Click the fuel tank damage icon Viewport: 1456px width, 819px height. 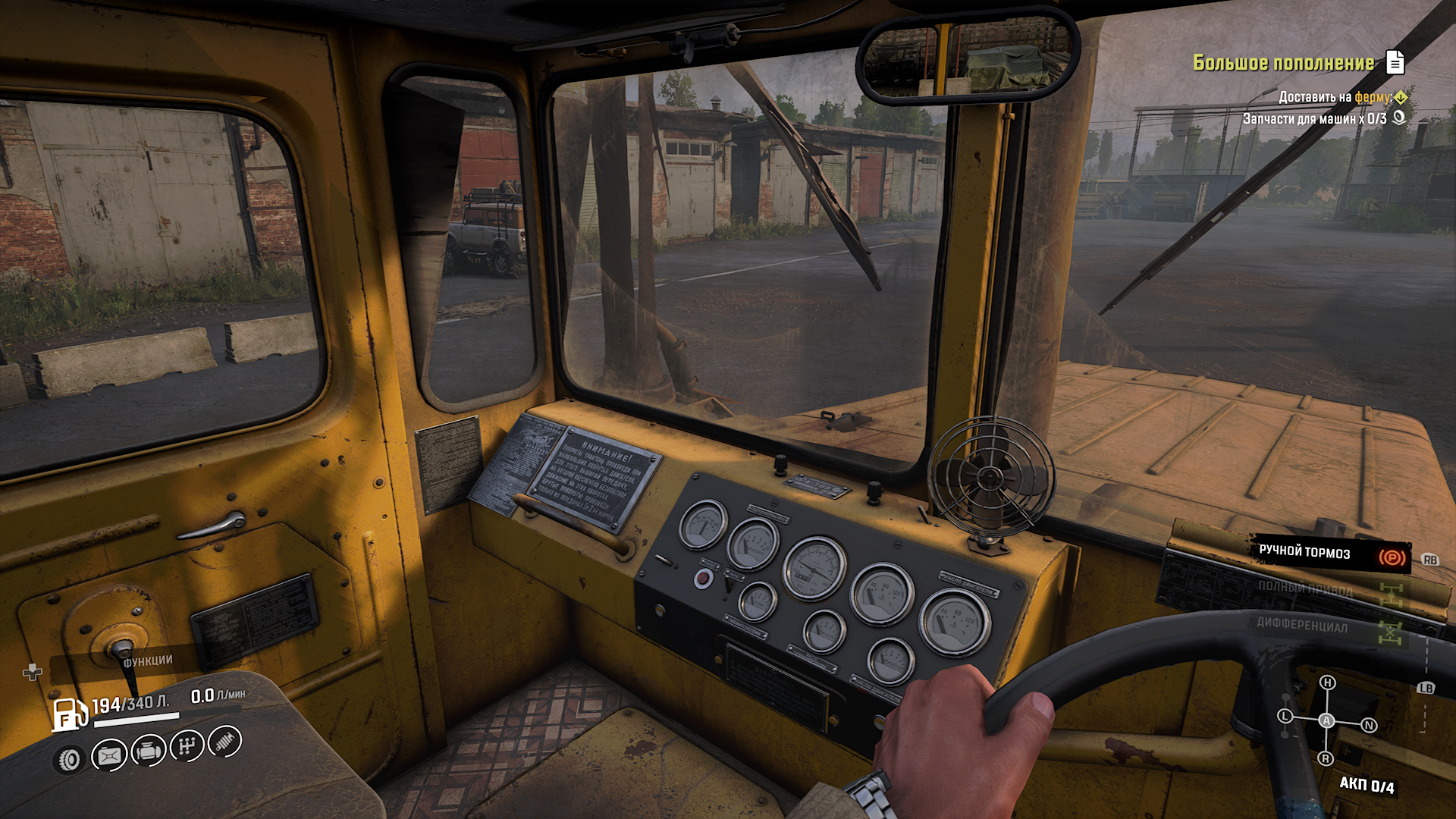(109, 755)
